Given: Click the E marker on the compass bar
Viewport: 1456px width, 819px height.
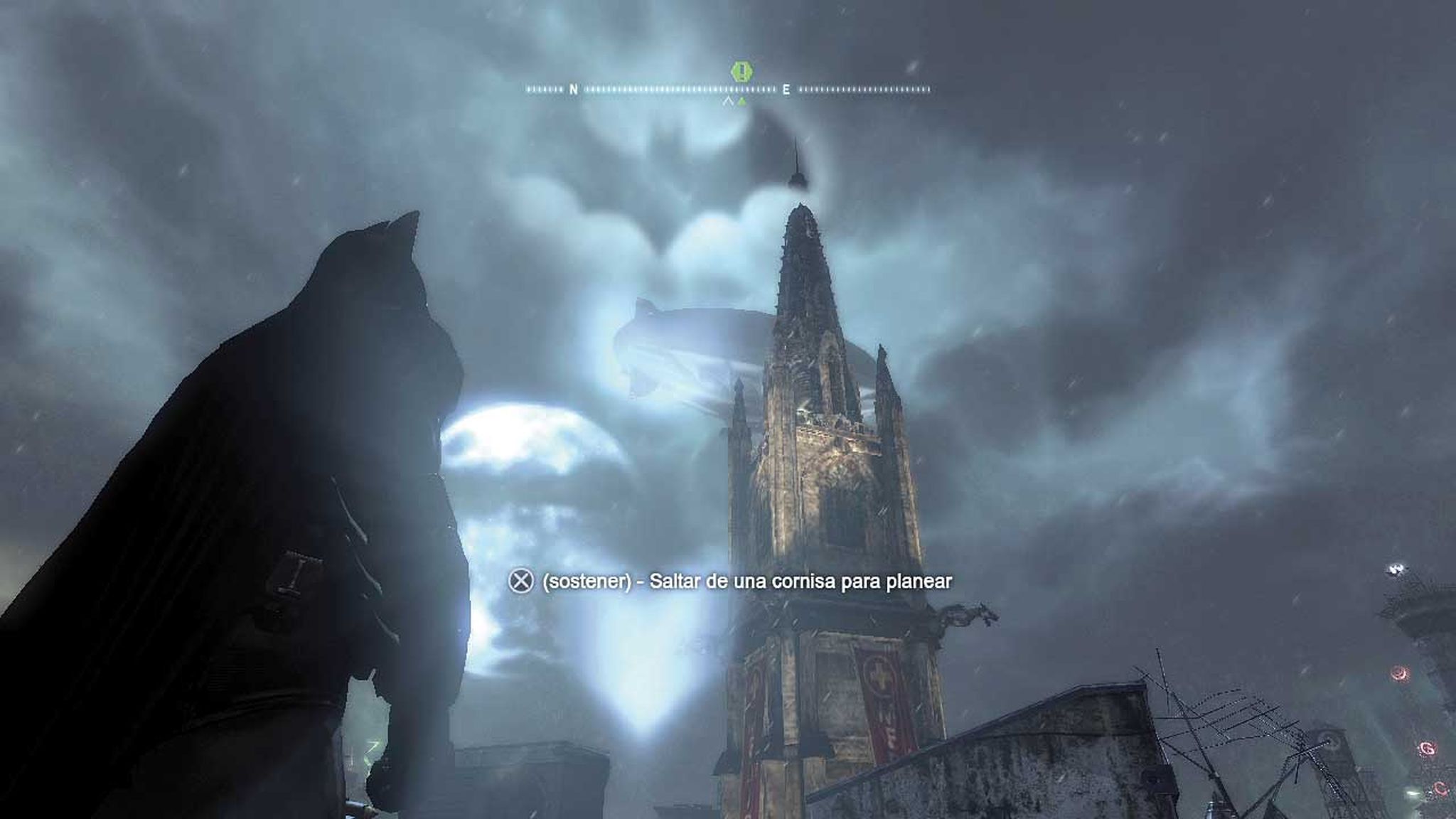Looking at the screenshot, I should [786, 90].
